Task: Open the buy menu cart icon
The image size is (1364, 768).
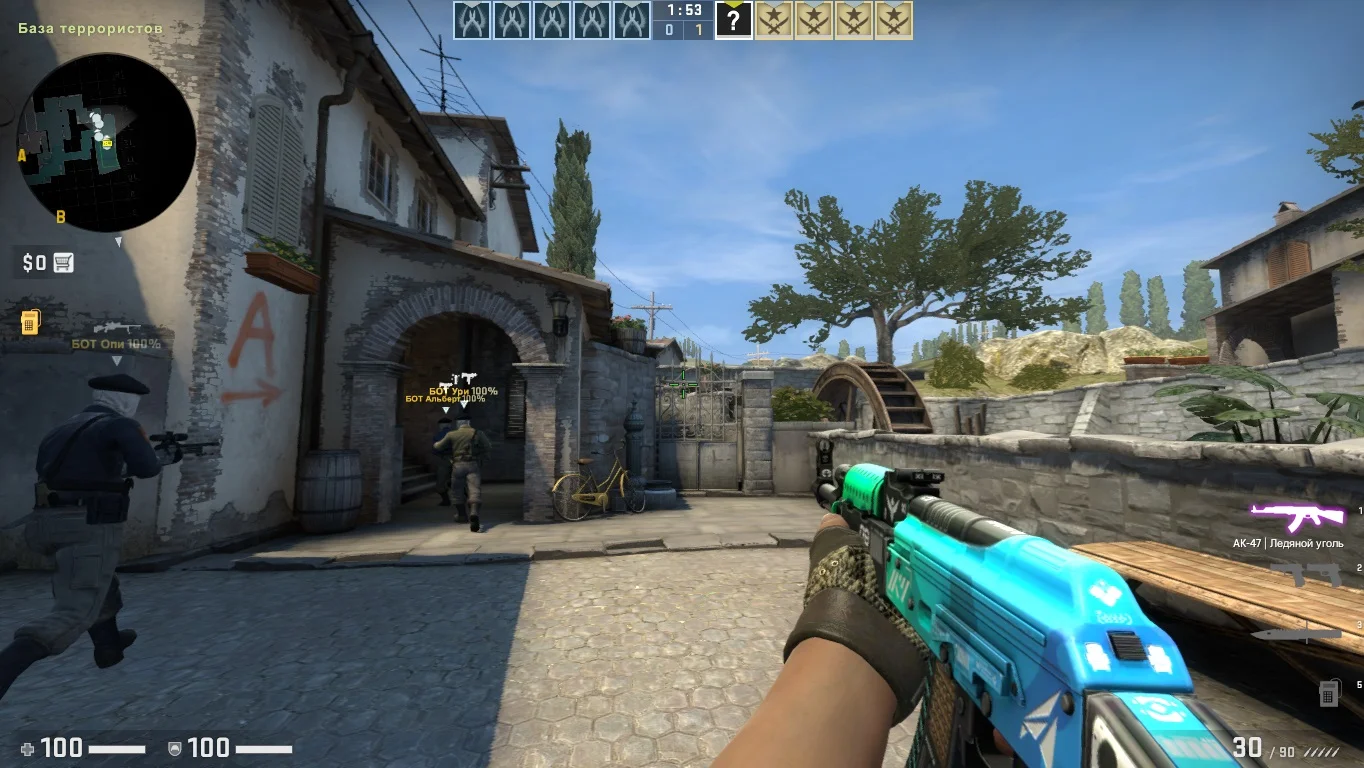Action: [63, 263]
